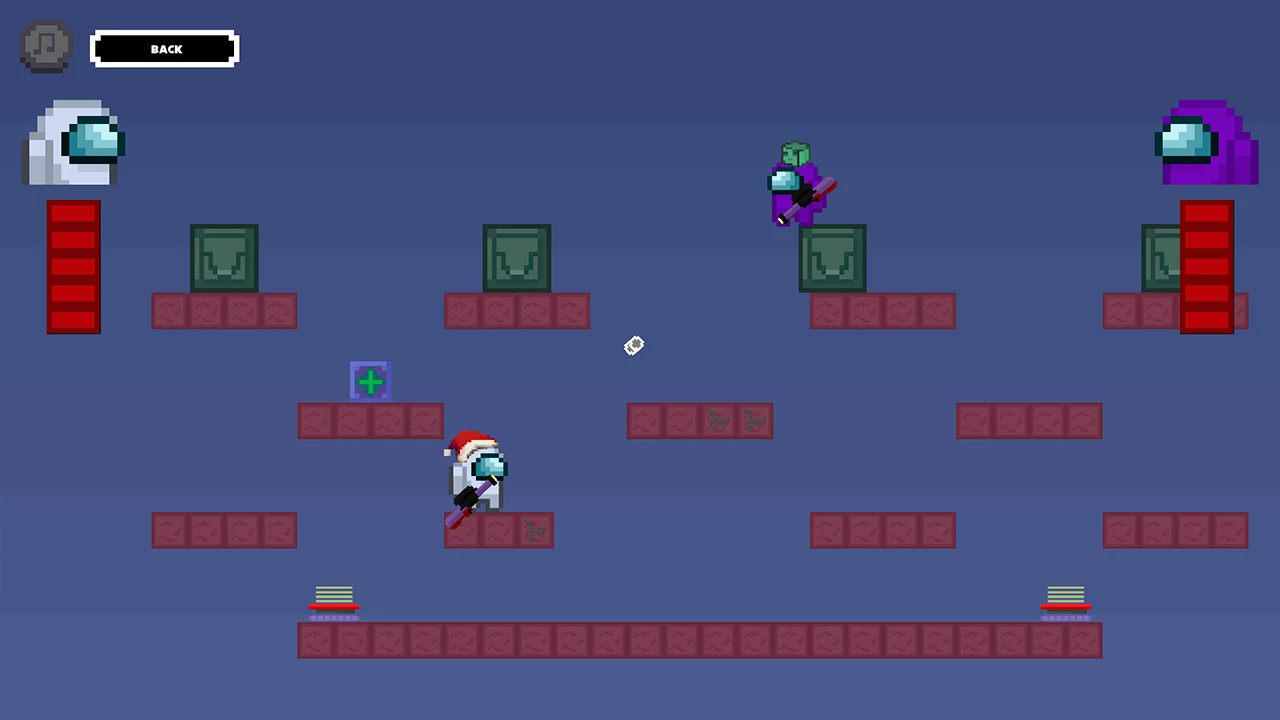Click the left red ladder
Viewport: 1280px width, 720px height.
(x=73, y=265)
